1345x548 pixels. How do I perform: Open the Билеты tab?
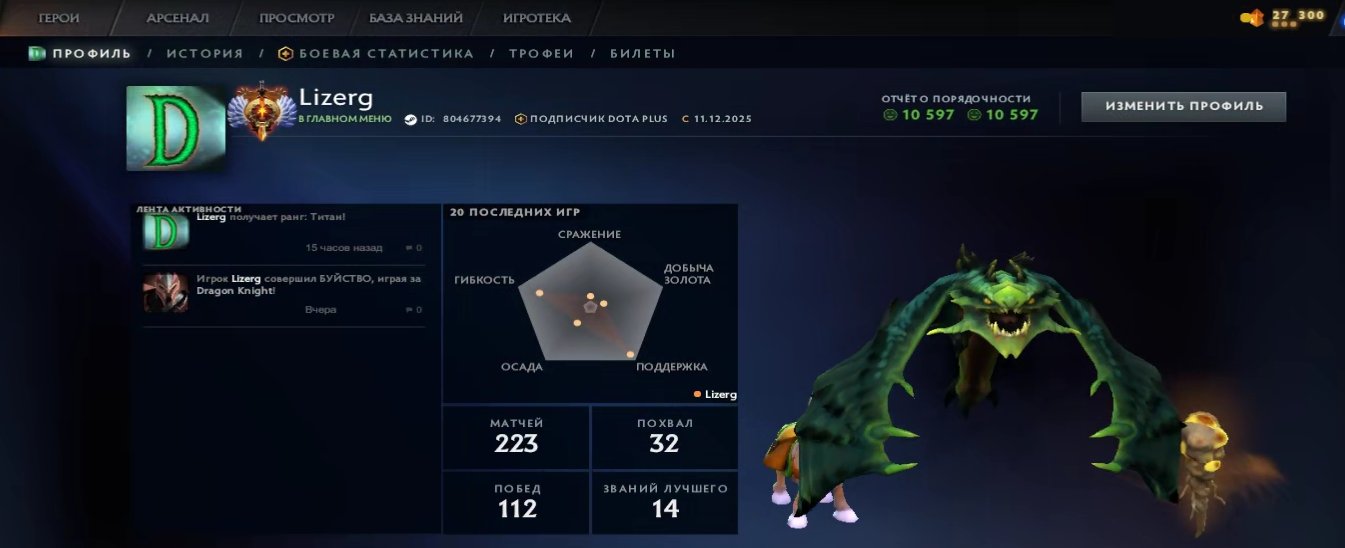[642, 53]
